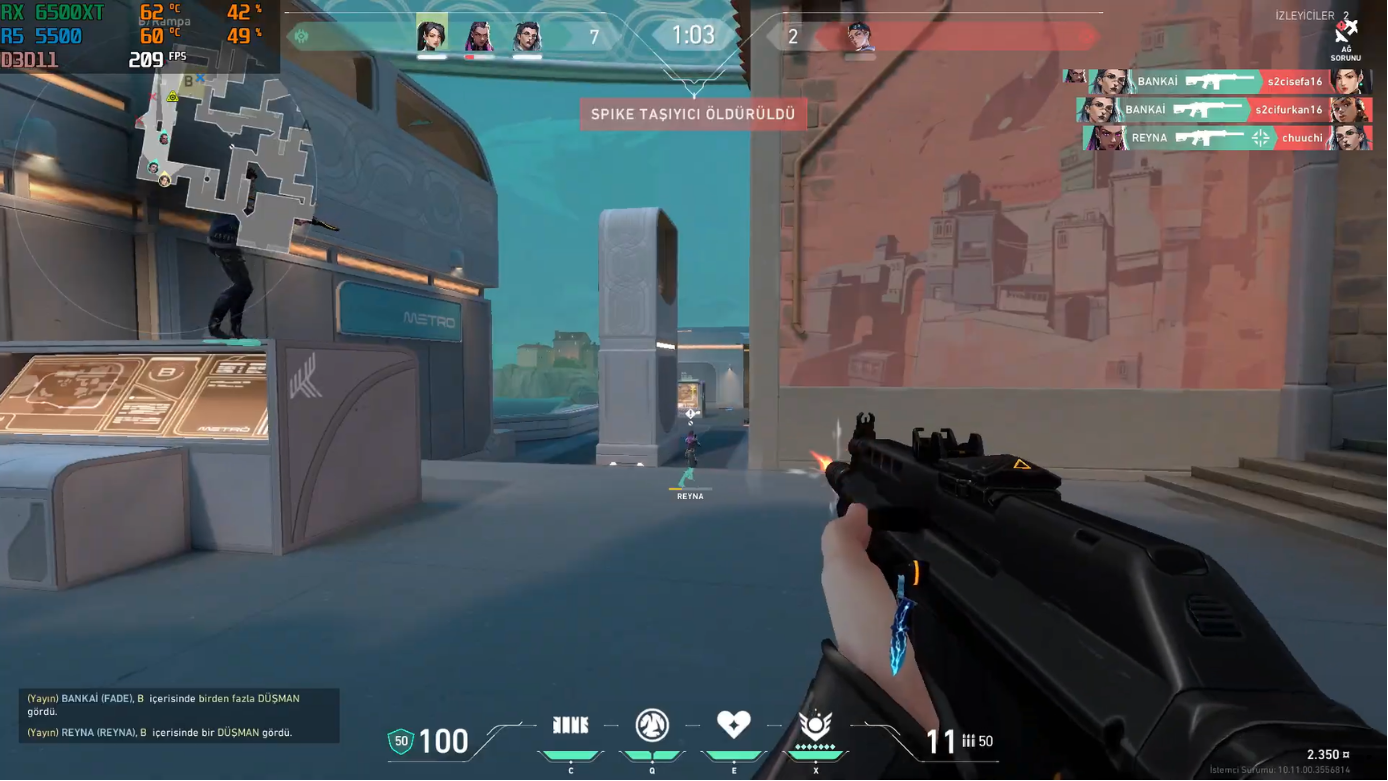Select Reyna's portrait in the top bar
Image resolution: width=1388 pixels, height=781 pixels.
pos(480,37)
